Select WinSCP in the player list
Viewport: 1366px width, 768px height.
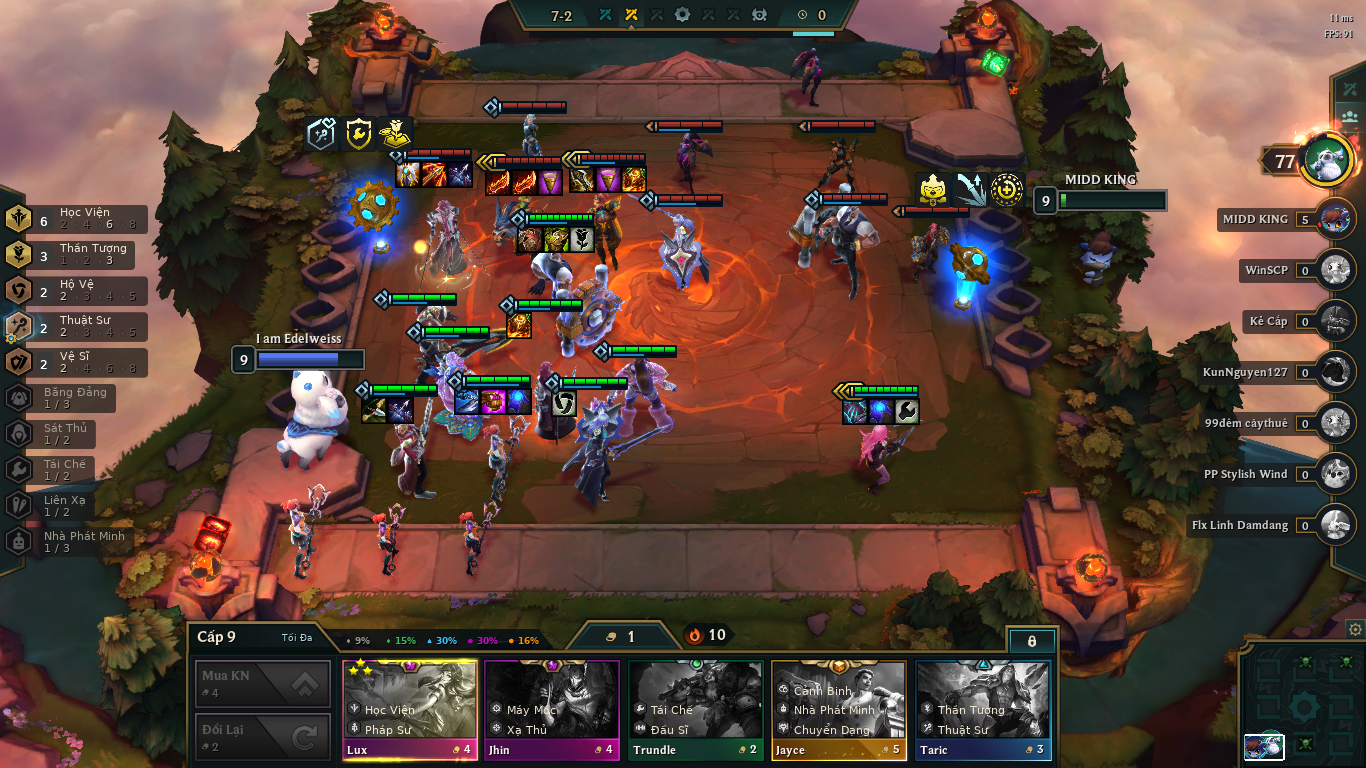[1335, 270]
